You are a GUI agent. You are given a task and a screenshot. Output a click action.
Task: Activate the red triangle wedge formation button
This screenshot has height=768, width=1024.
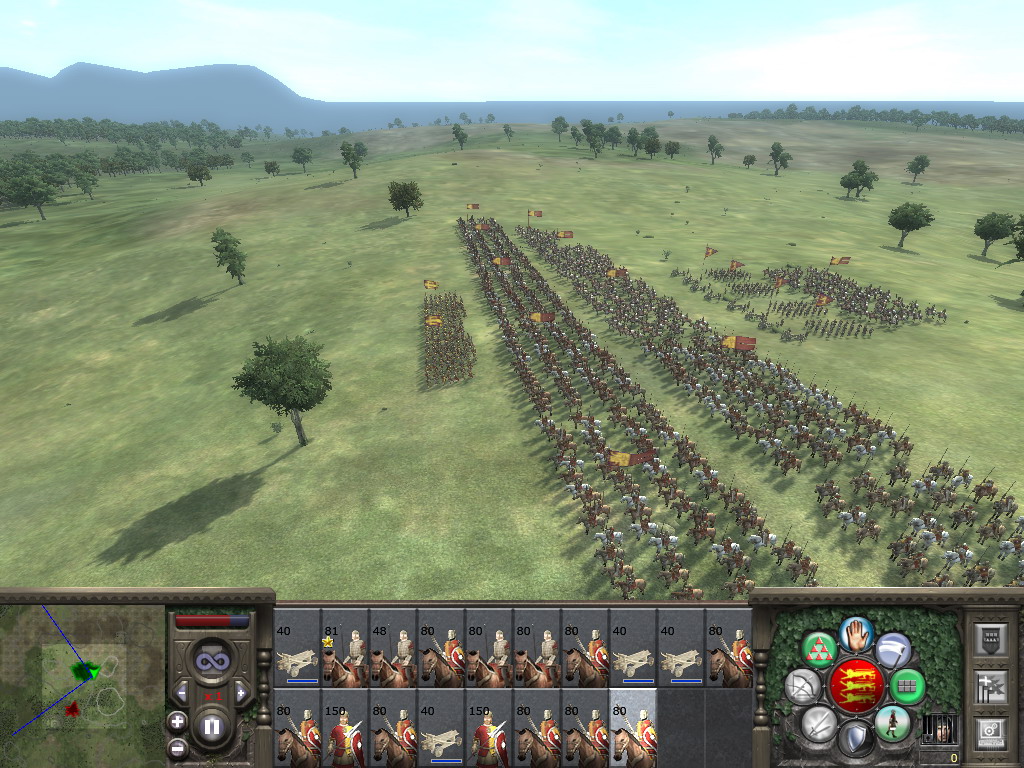tap(820, 651)
